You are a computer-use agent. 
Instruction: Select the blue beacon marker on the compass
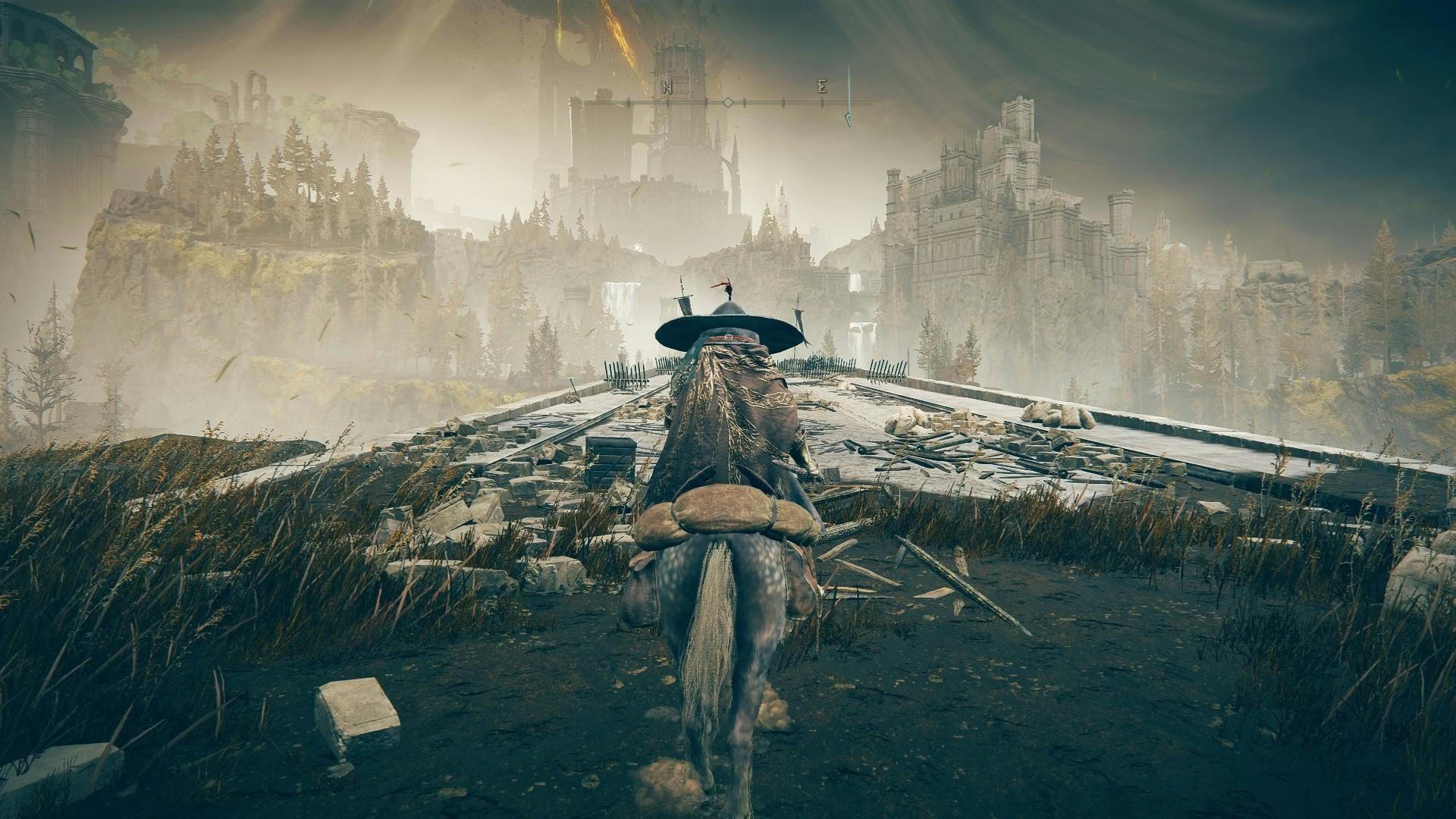[849, 97]
